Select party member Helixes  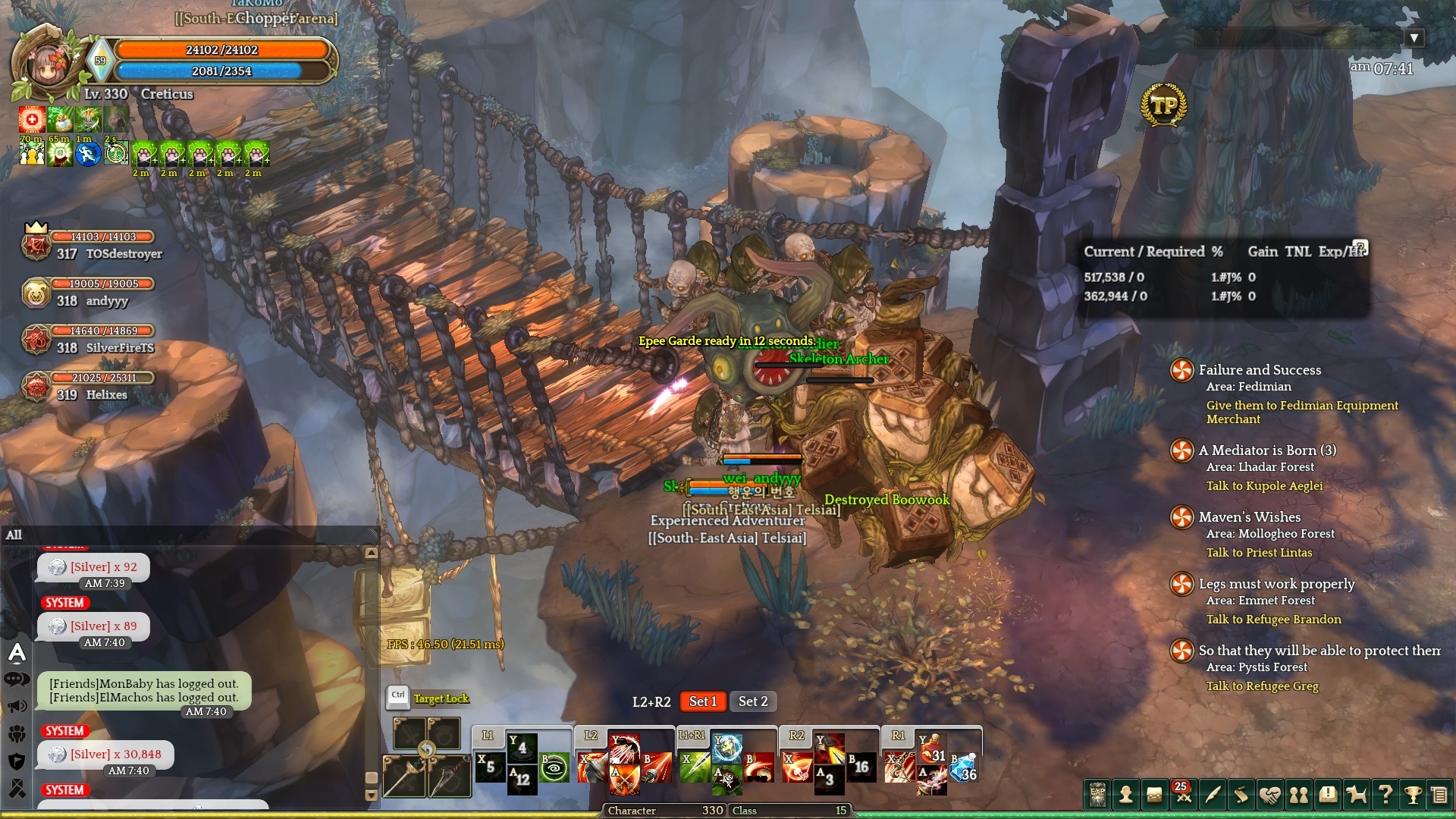106,395
